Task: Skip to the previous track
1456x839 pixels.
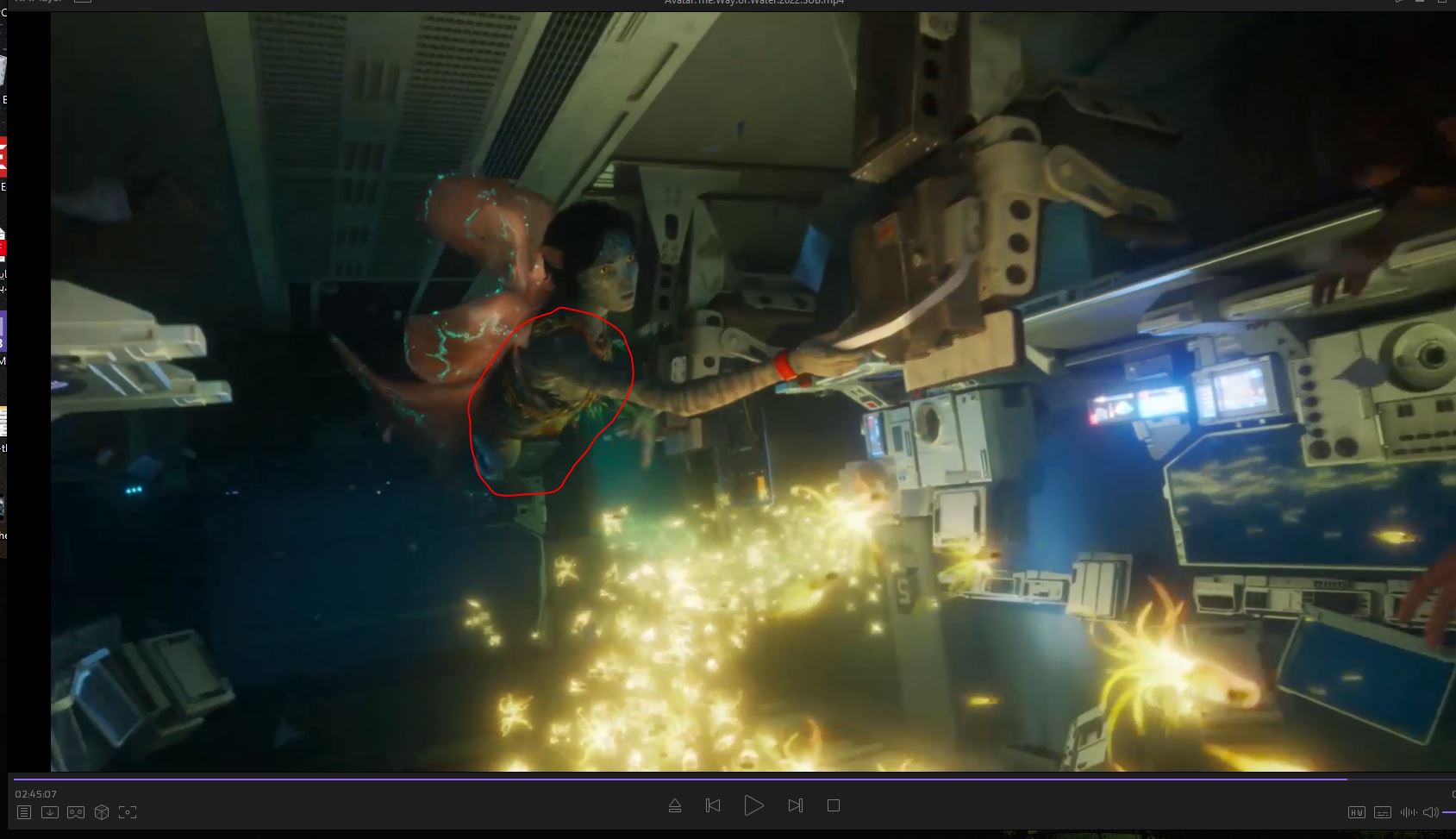Action: (713, 805)
